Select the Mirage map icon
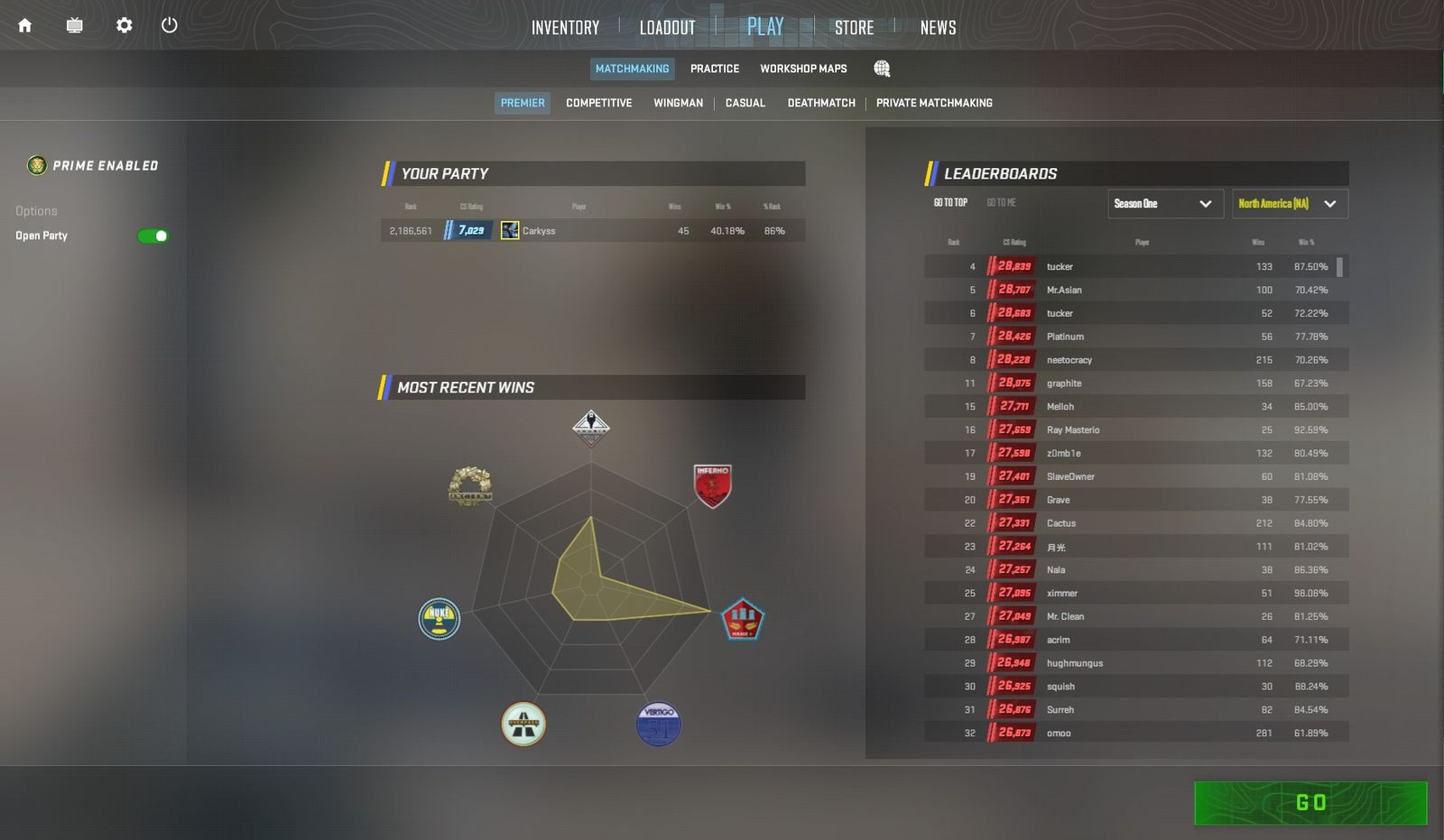Image resolution: width=1444 pixels, height=840 pixels. tap(744, 619)
